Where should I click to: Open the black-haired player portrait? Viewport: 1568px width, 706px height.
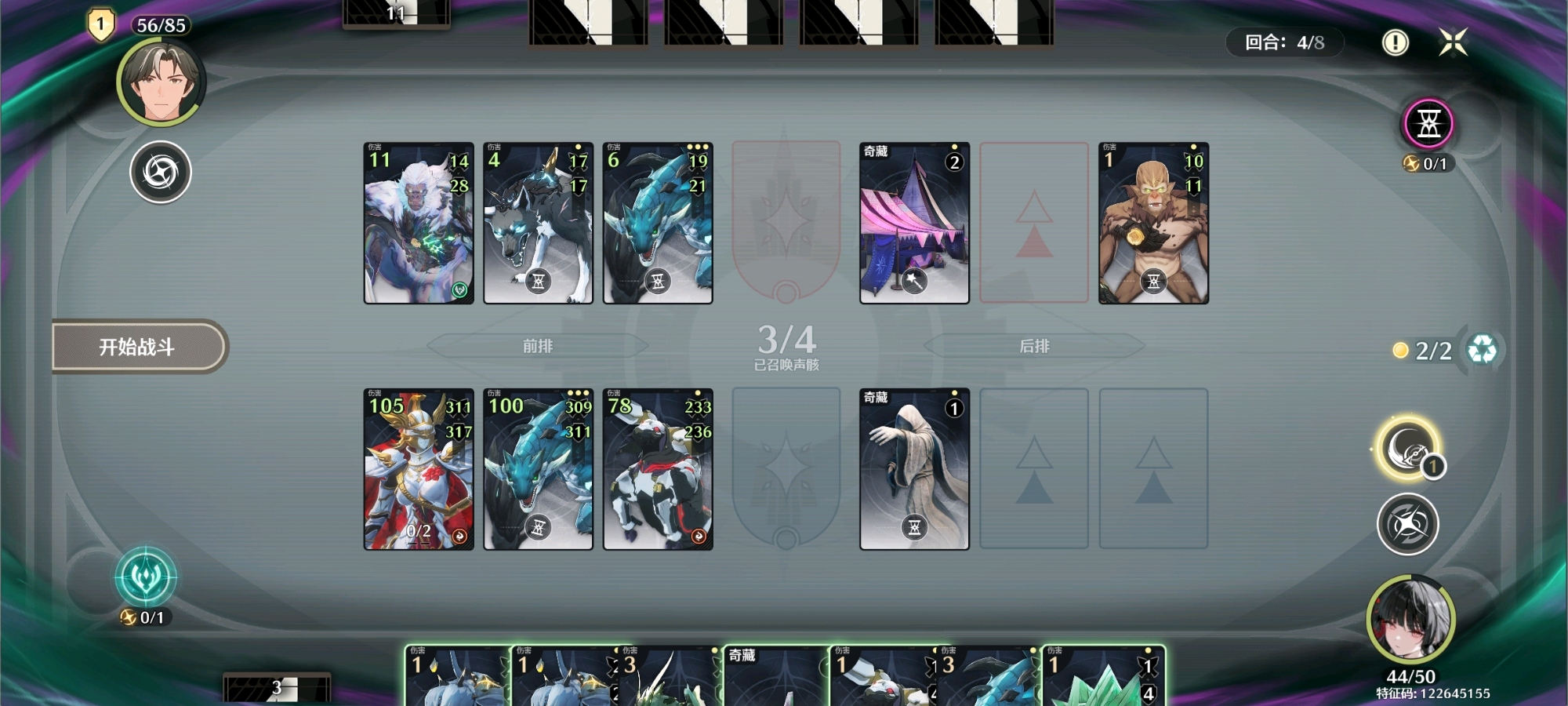[1410, 620]
